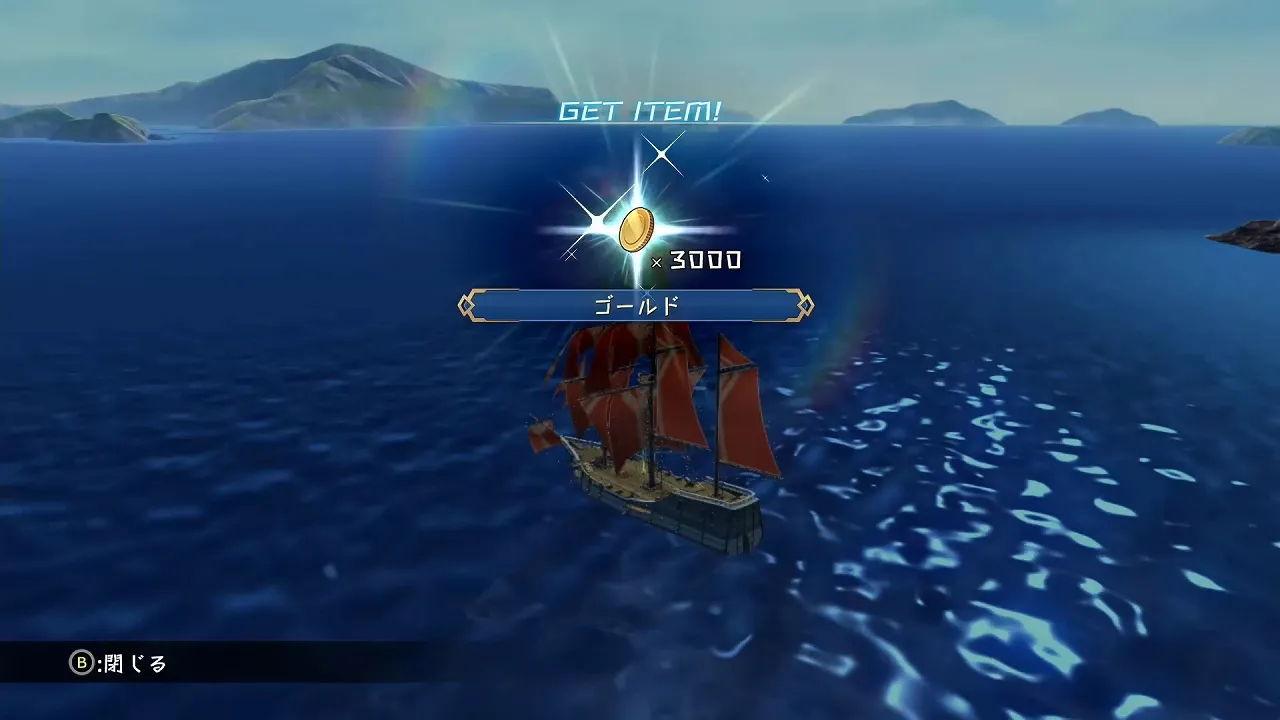The width and height of the screenshot is (1280, 720).
Task: Click the gold coin item icon
Action: coord(635,230)
